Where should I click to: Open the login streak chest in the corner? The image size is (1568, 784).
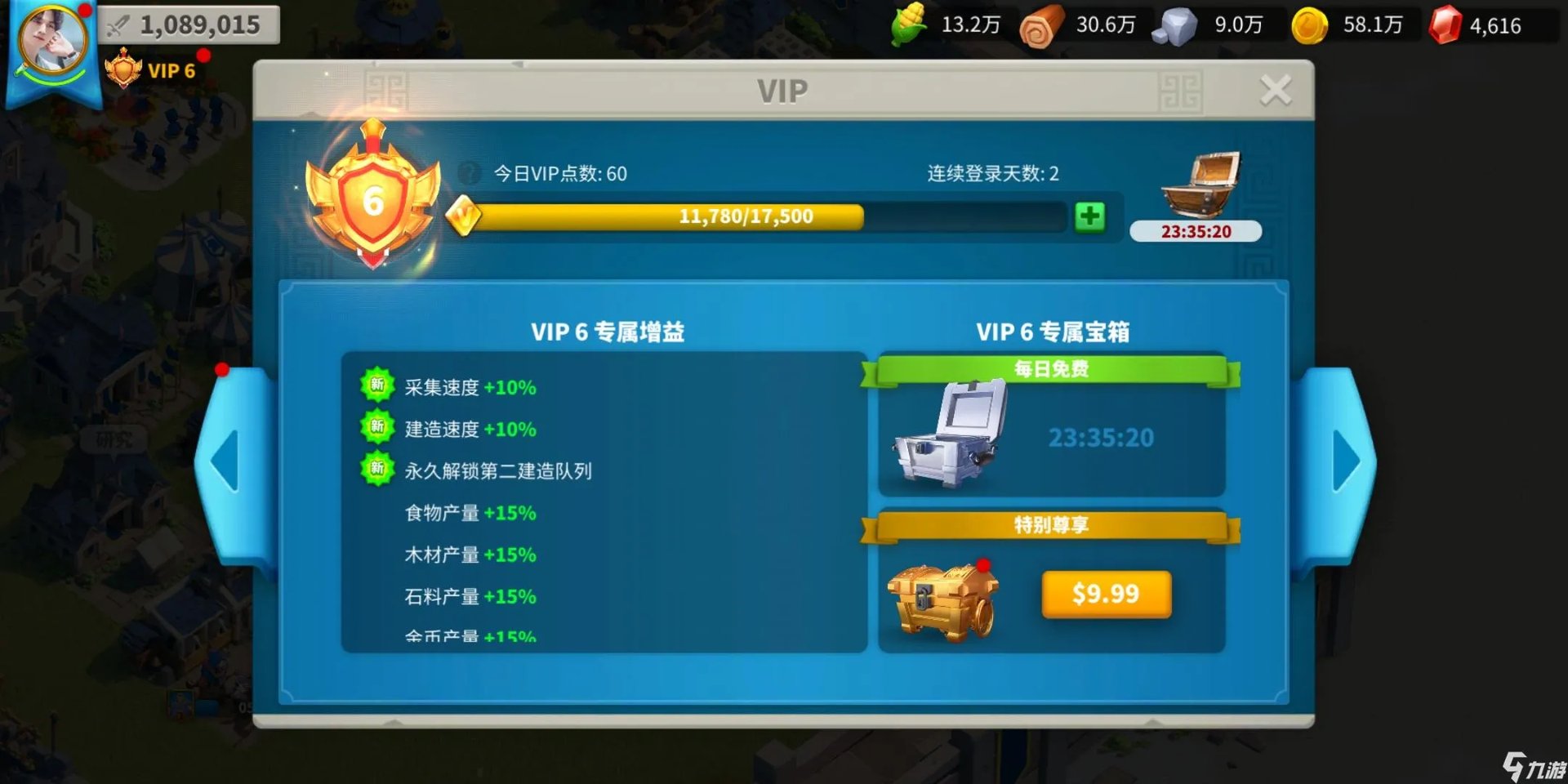pos(1196,186)
